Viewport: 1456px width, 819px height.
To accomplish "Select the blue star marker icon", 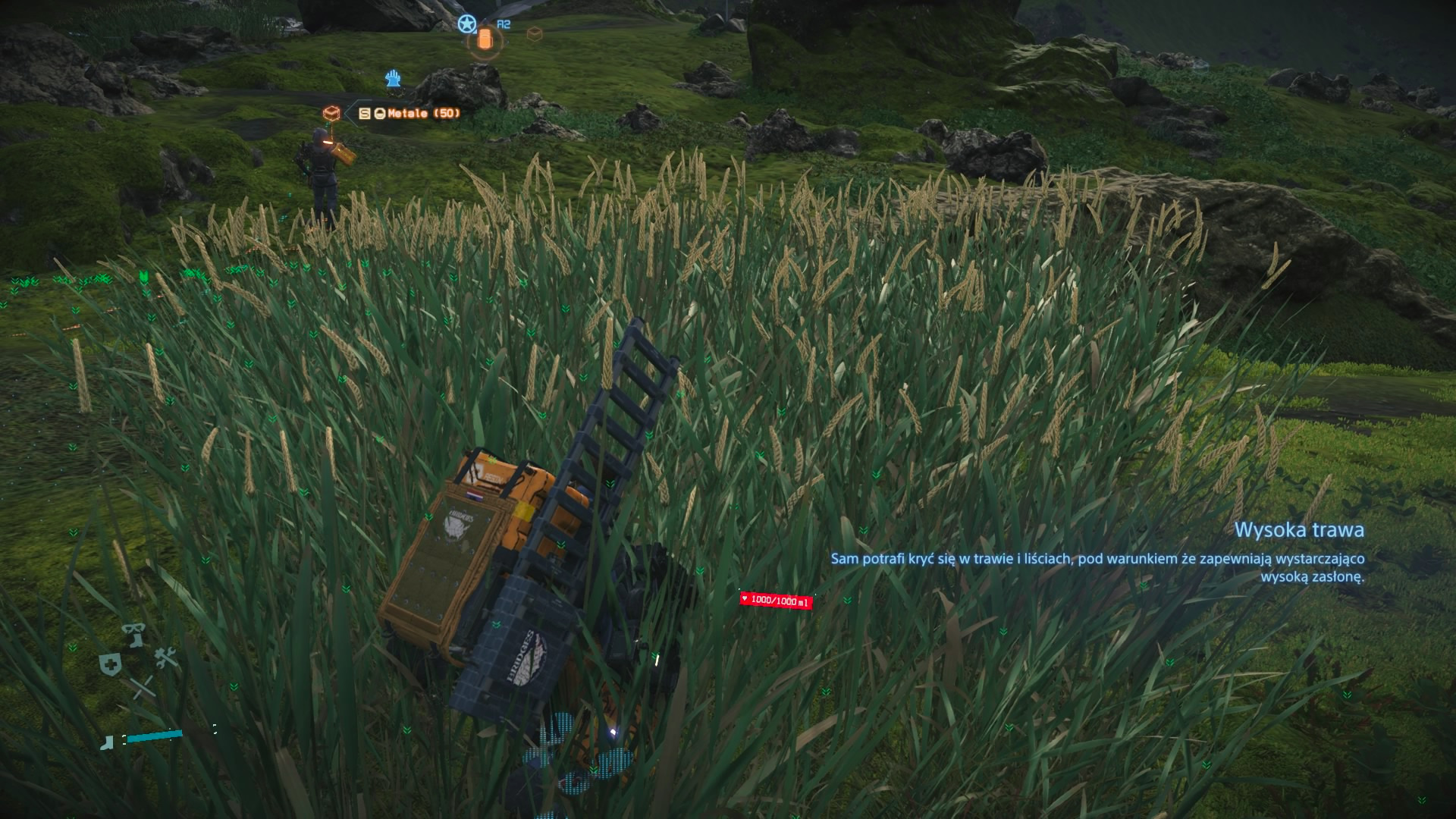I will [x=466, y=24].
